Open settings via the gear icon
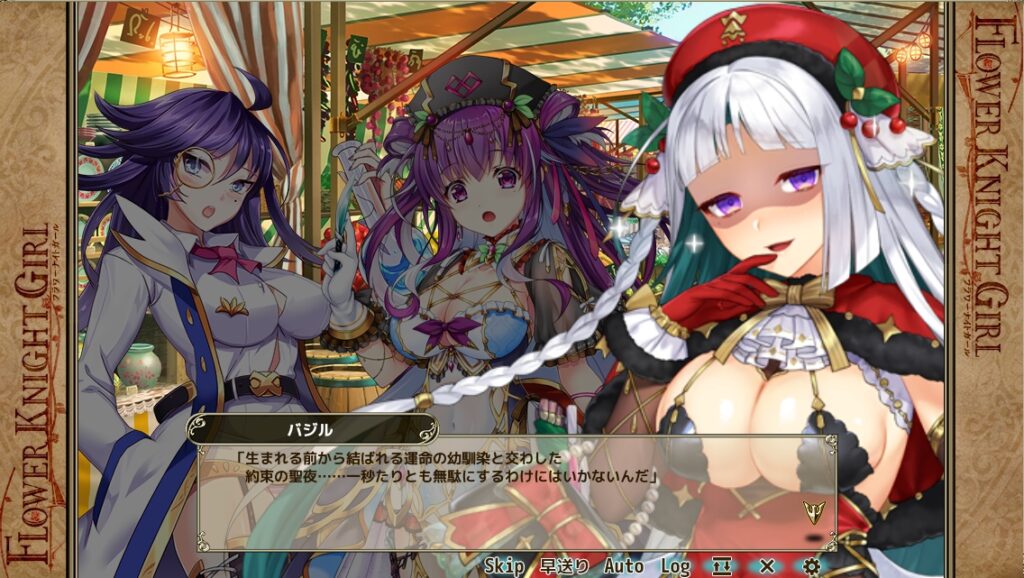 [811, 566]
